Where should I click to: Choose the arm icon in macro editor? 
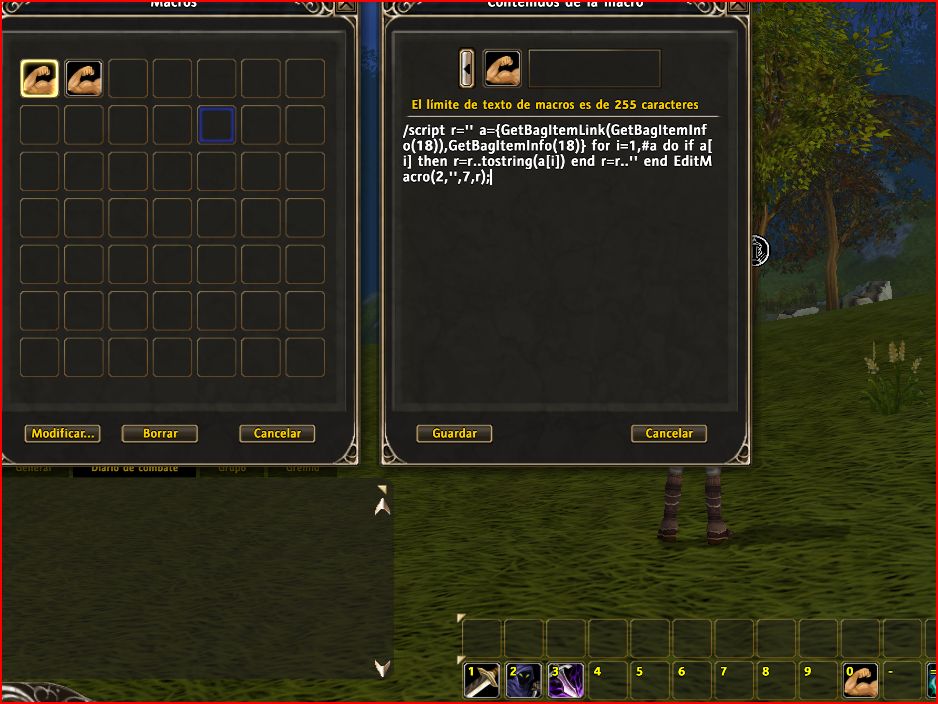tap(502, 69)
